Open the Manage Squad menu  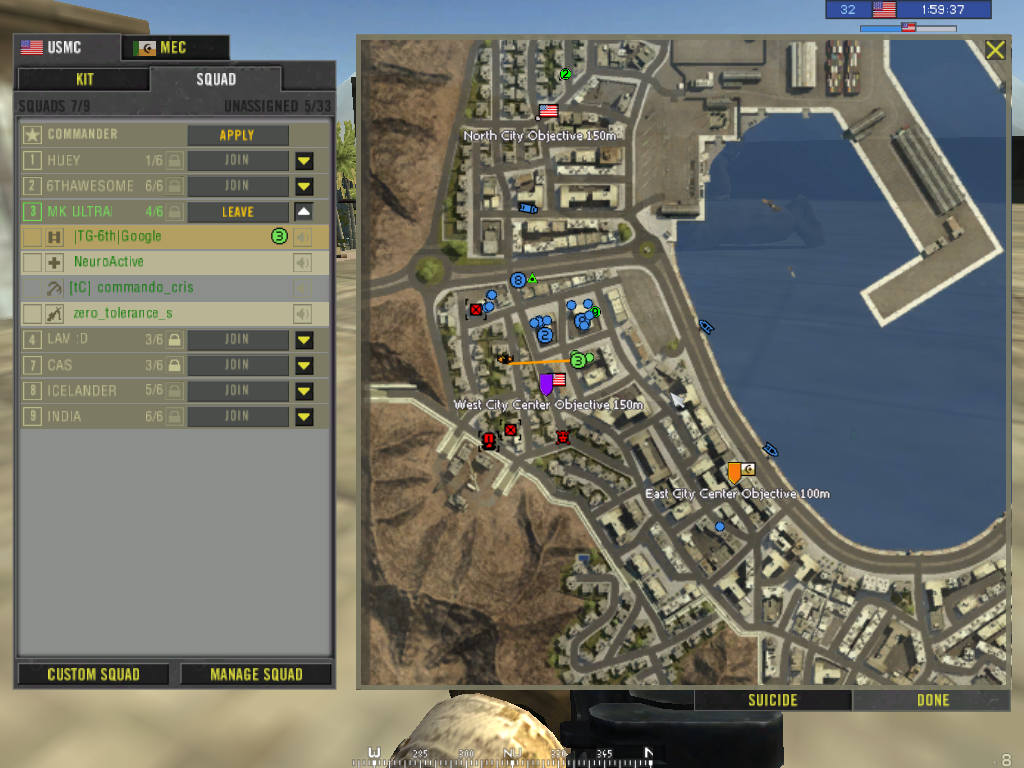[x=256, y=674]
